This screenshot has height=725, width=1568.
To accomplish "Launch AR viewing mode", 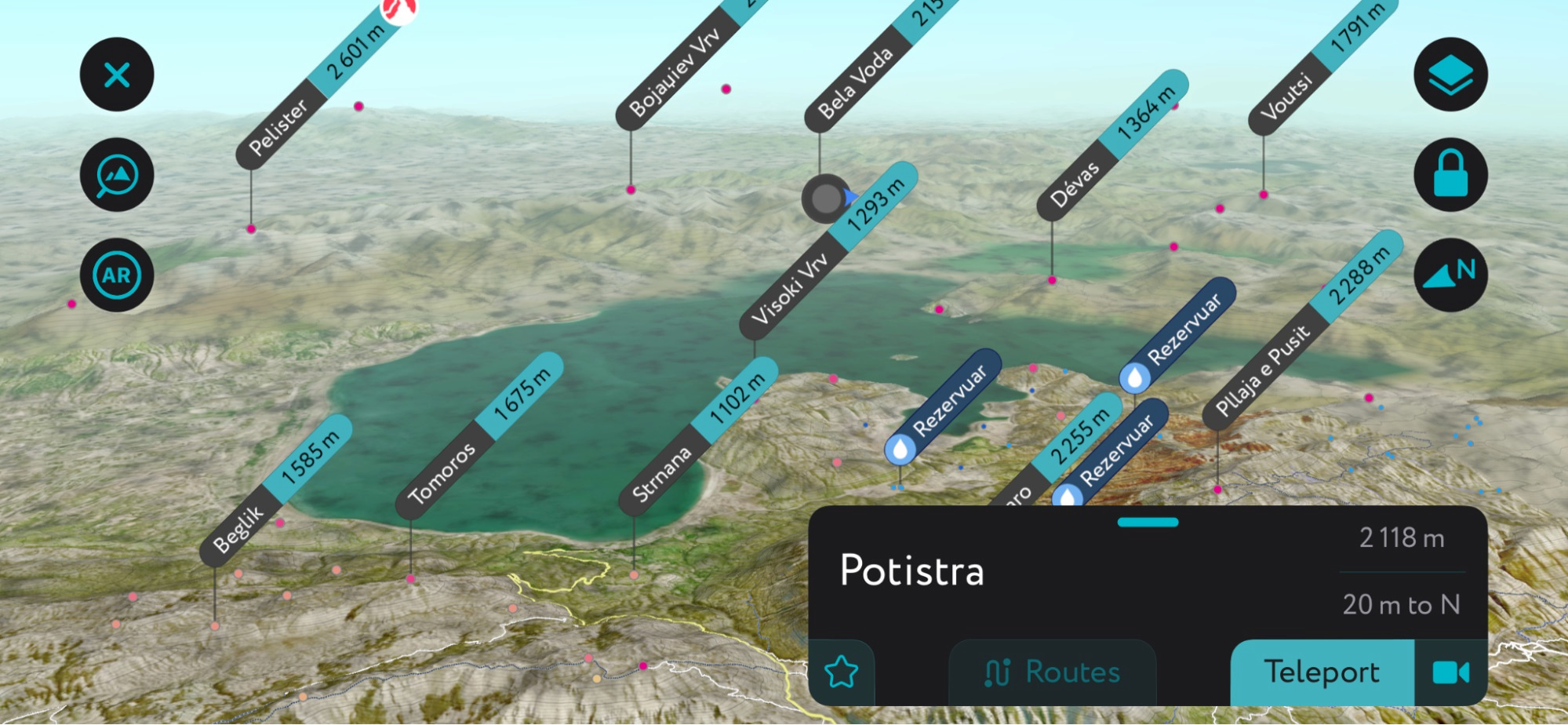I will (x=116, y=274).
